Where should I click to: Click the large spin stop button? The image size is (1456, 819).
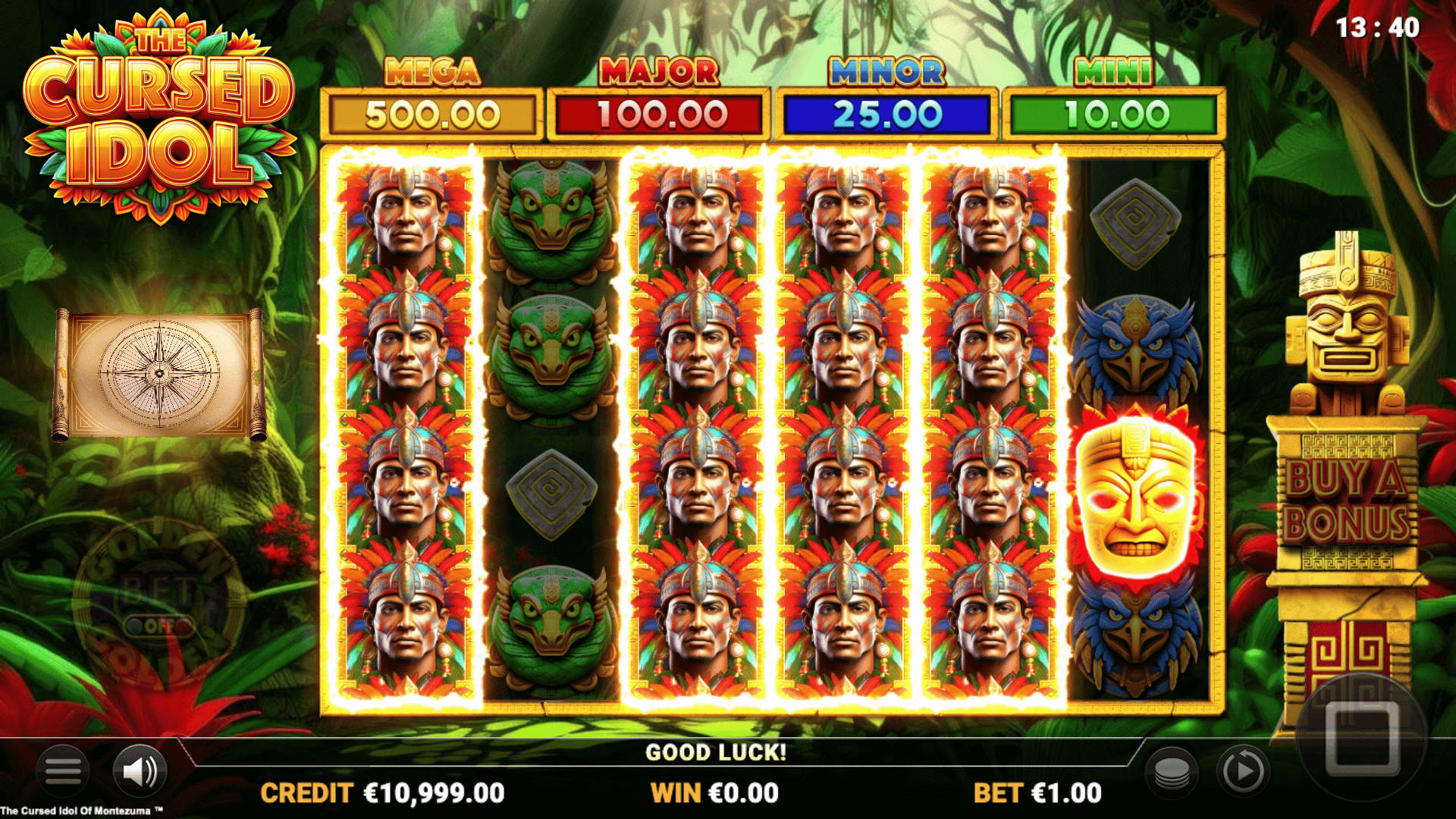coord(1362,737)
